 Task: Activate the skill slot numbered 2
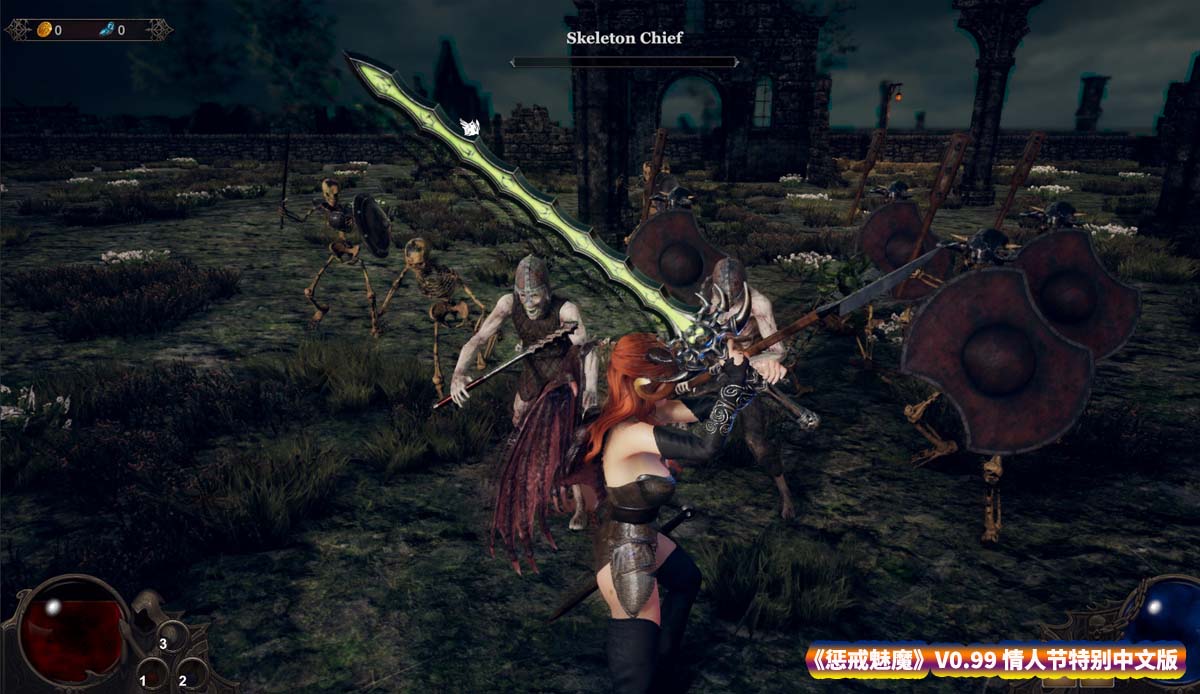[191, 671]
